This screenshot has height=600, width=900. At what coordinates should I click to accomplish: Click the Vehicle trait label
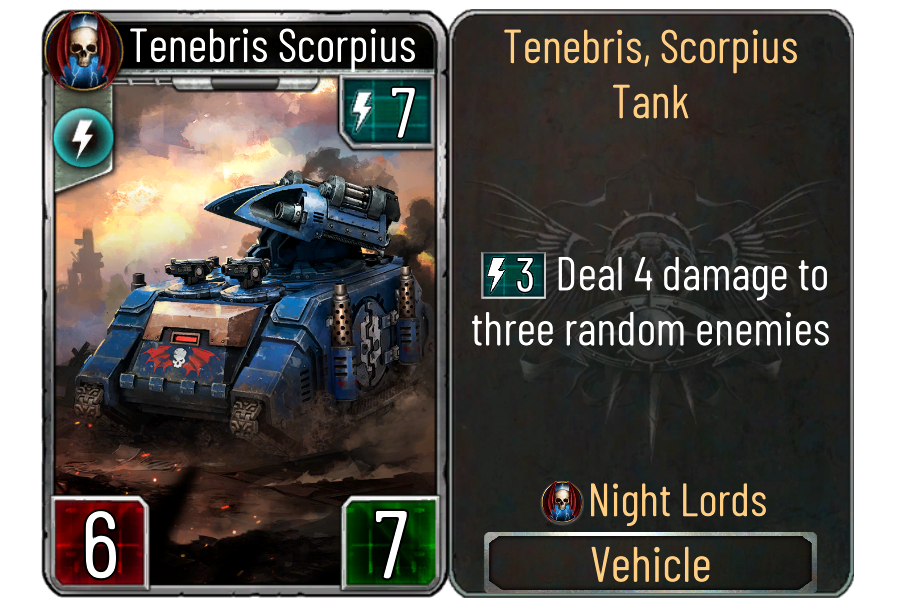[x=651, y=564]
